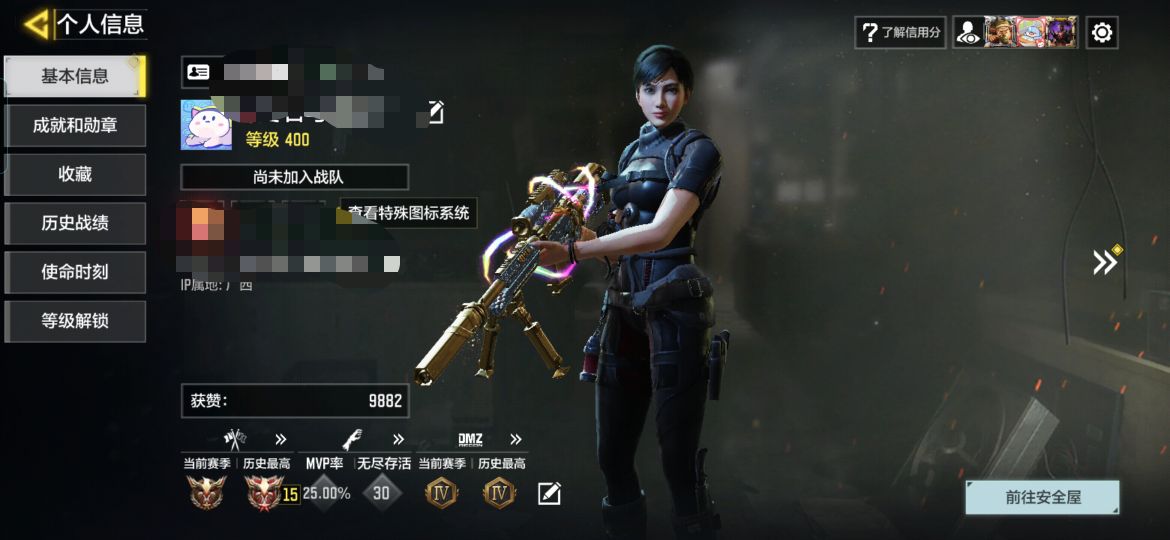Show the 历史战绩 tab
This screenshot has width=1170, height=540.
coord(75,223)
